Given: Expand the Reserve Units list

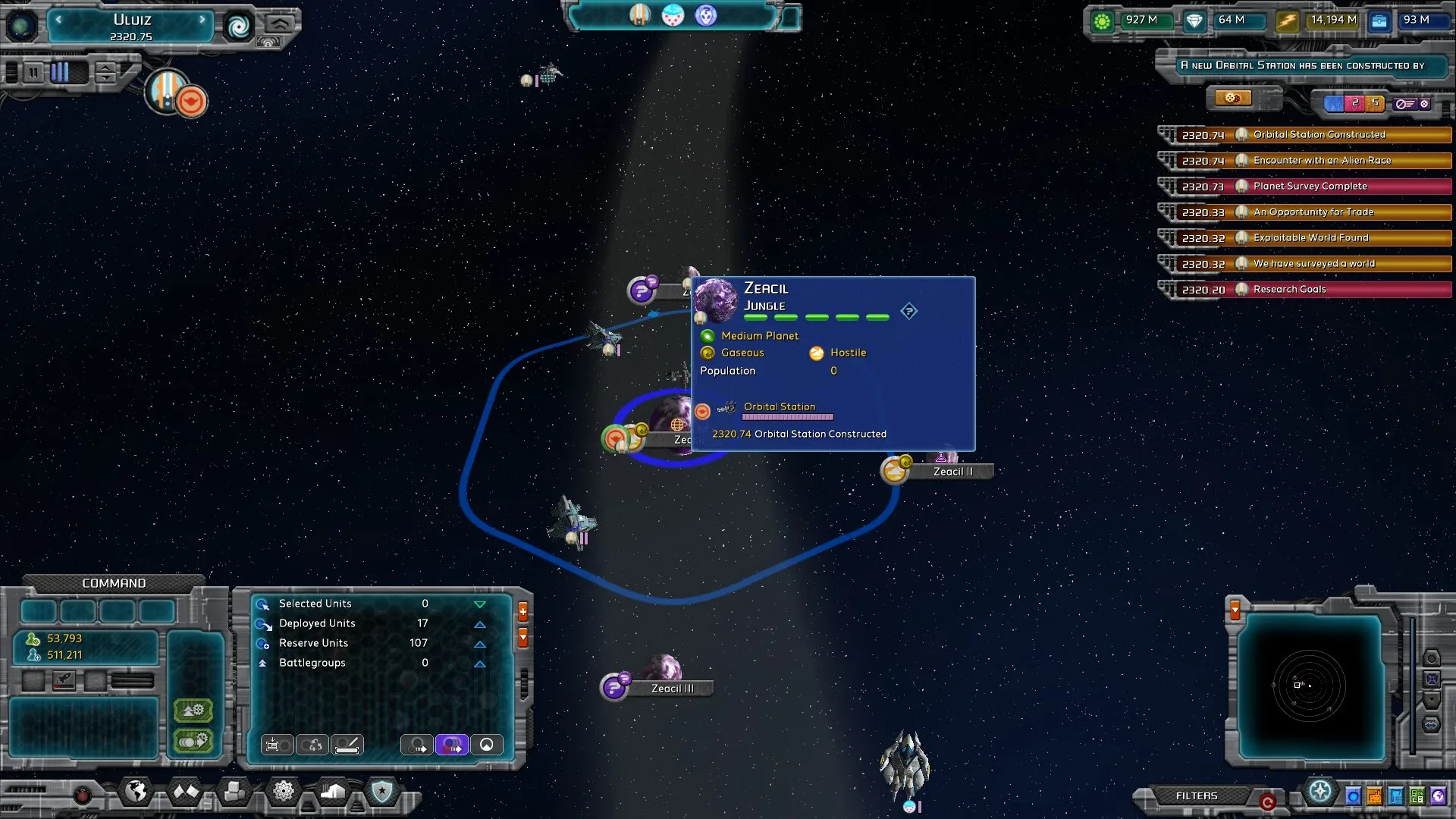Looking at the screenshot, I should [479, 644].
